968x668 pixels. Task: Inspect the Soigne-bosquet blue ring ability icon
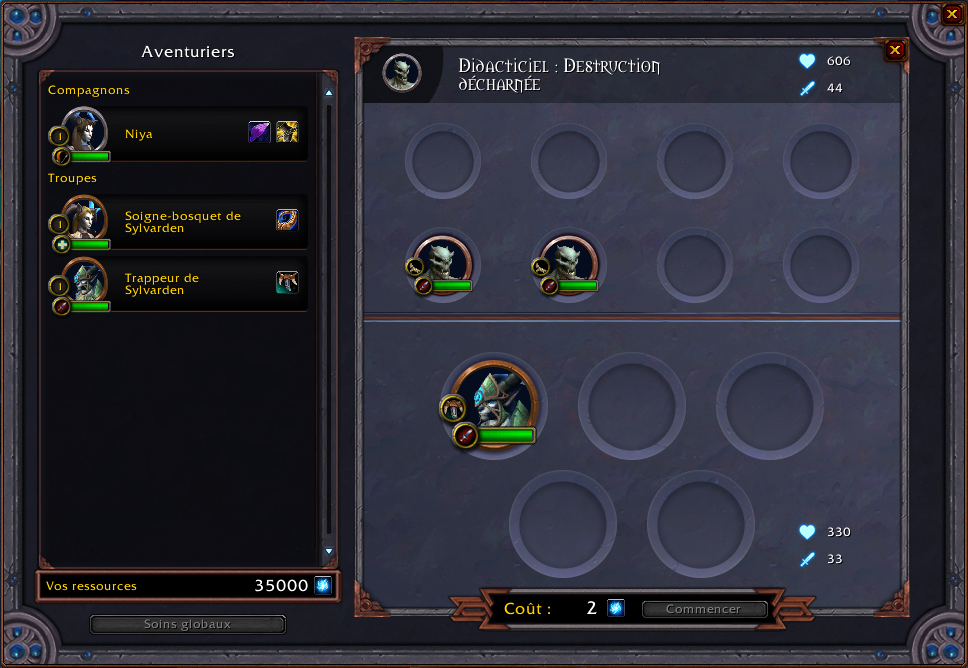[x=287, y=220]
